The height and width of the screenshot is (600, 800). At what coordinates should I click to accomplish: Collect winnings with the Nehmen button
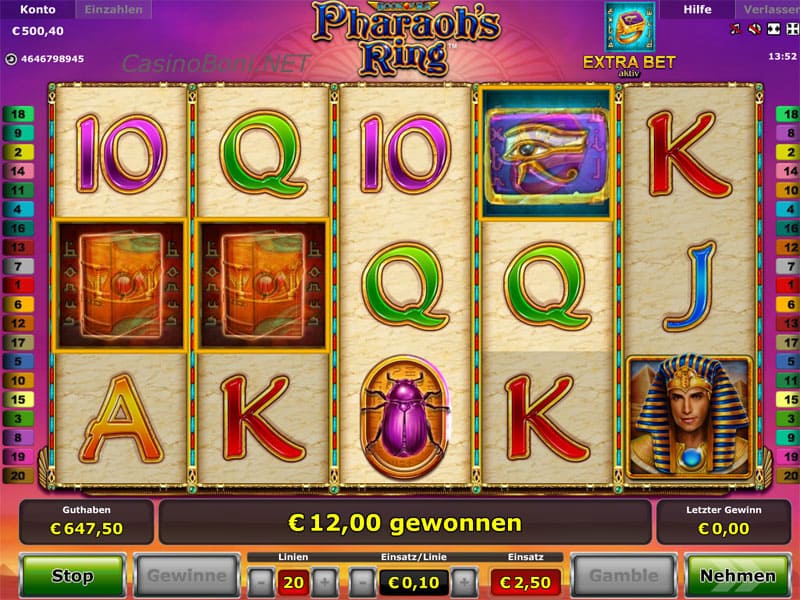tap(737, 576)
